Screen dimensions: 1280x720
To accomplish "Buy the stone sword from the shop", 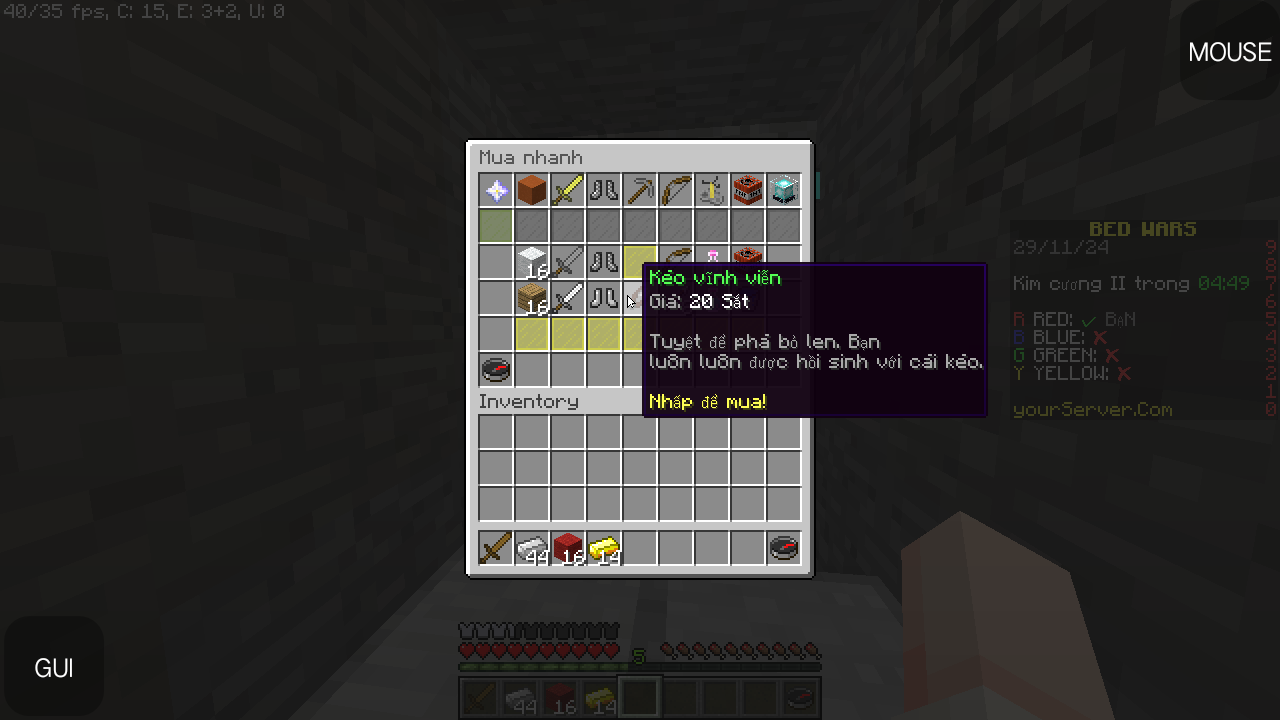I will 568,262.
